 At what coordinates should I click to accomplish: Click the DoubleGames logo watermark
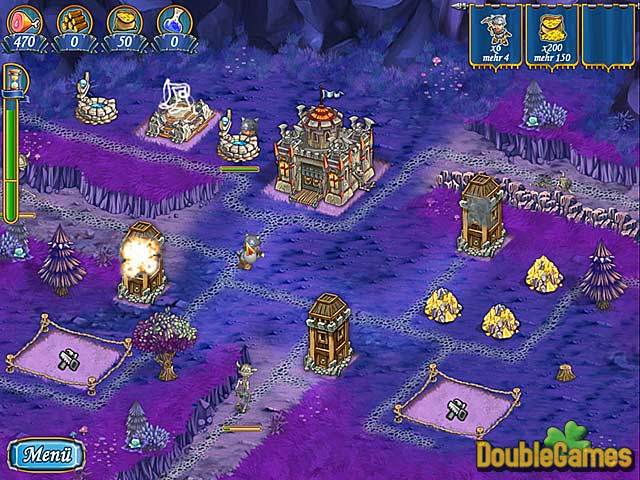click(555, 453)
